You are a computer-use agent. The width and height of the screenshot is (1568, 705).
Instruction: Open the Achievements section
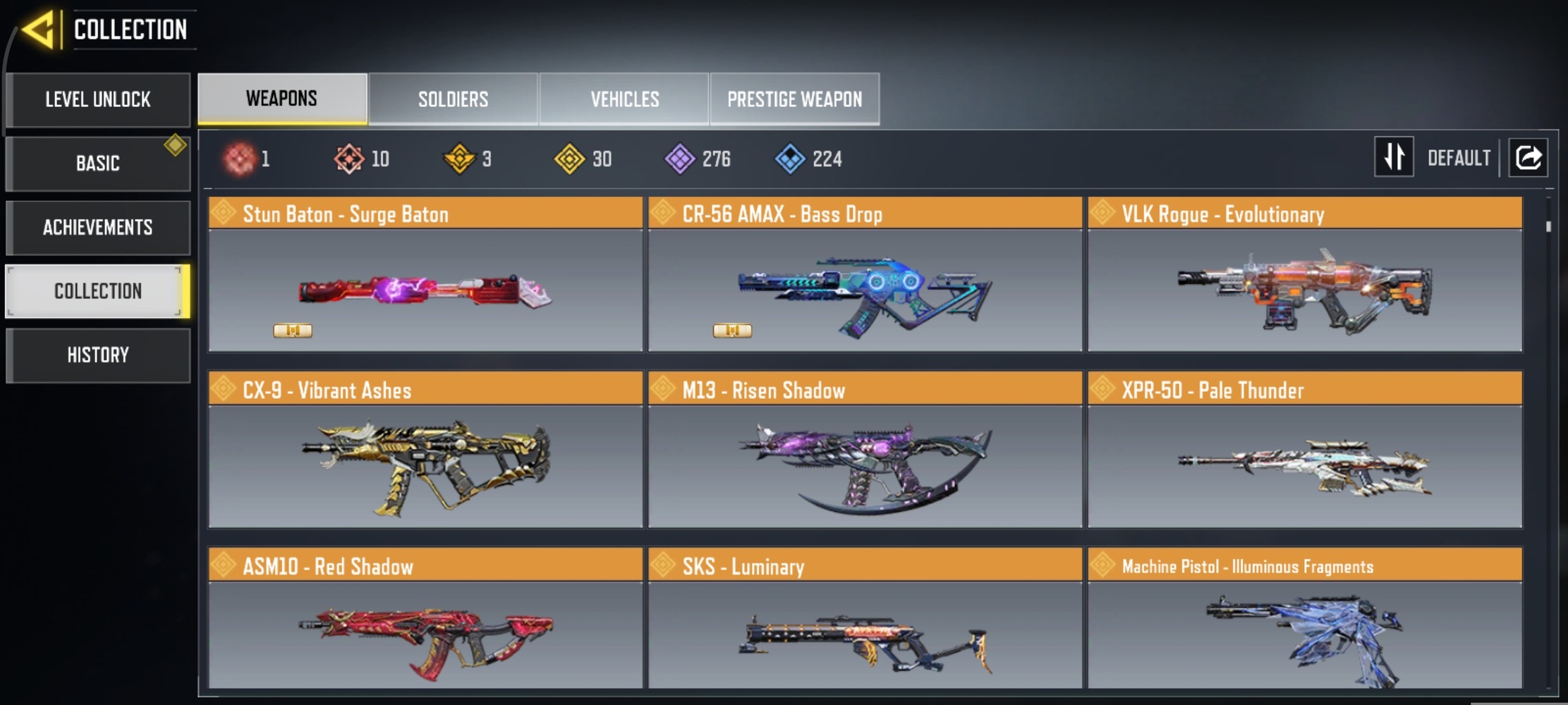click(x=98, y=227)
